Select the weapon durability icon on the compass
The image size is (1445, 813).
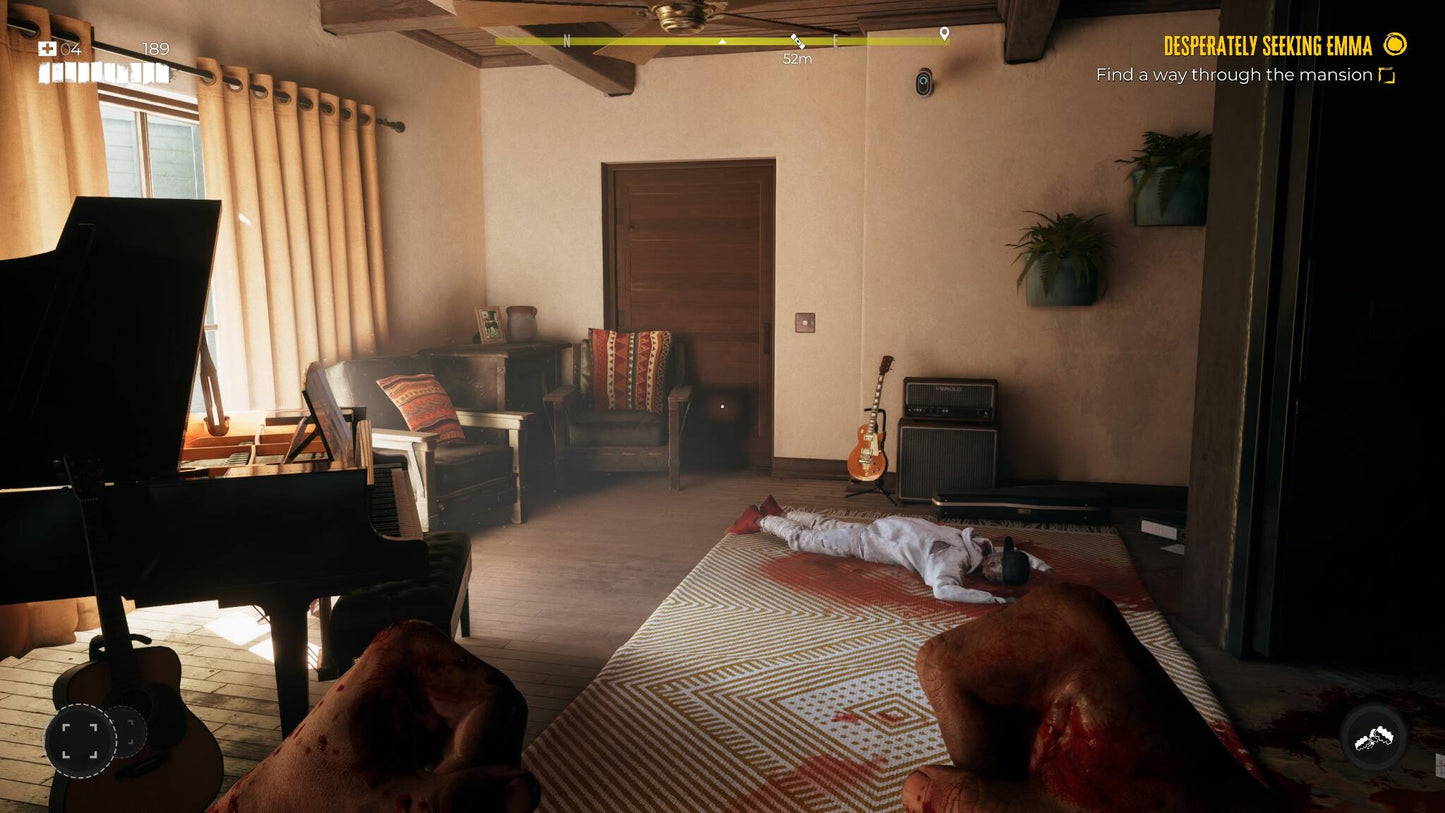click(797, 40)
